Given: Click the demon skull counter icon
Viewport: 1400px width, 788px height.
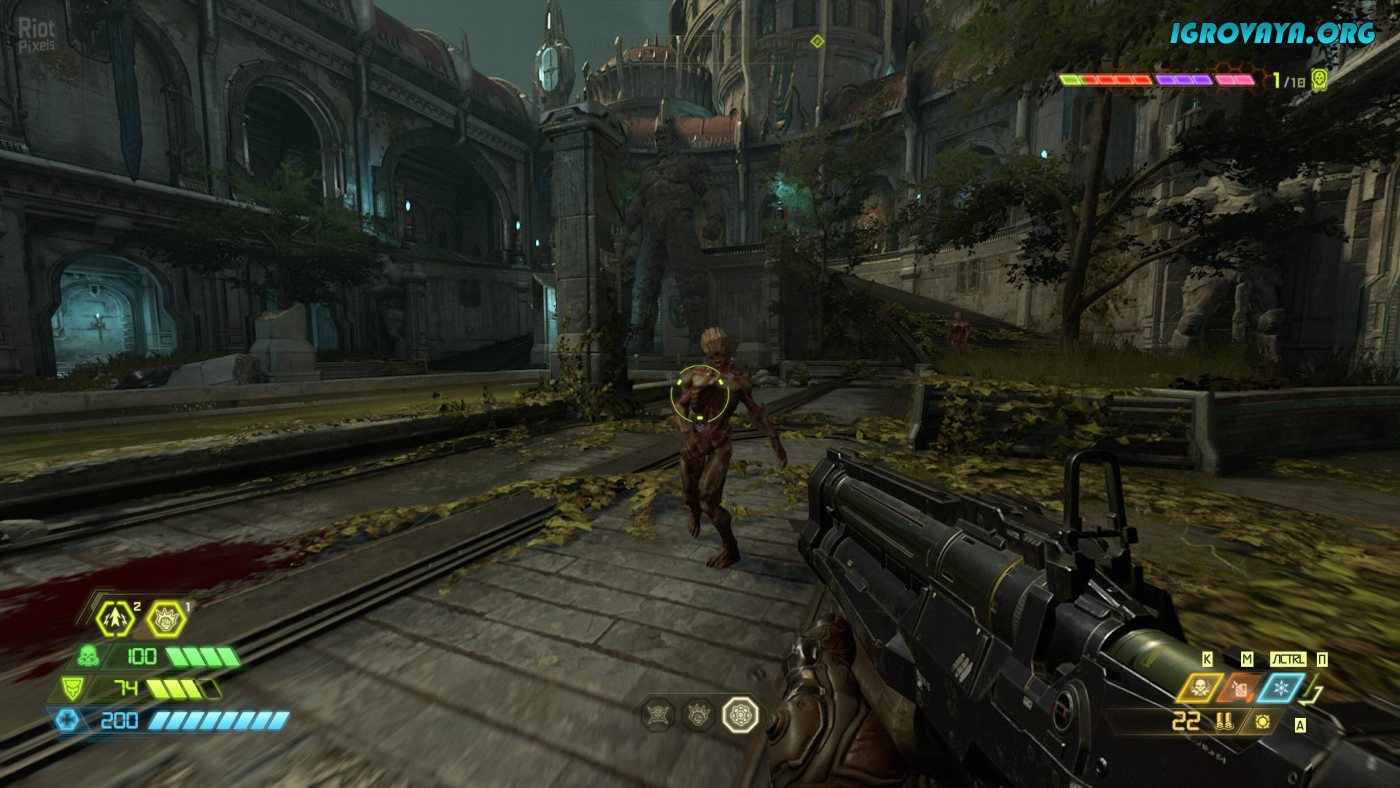Looking at the screenshot, I should pos(1320,80).
